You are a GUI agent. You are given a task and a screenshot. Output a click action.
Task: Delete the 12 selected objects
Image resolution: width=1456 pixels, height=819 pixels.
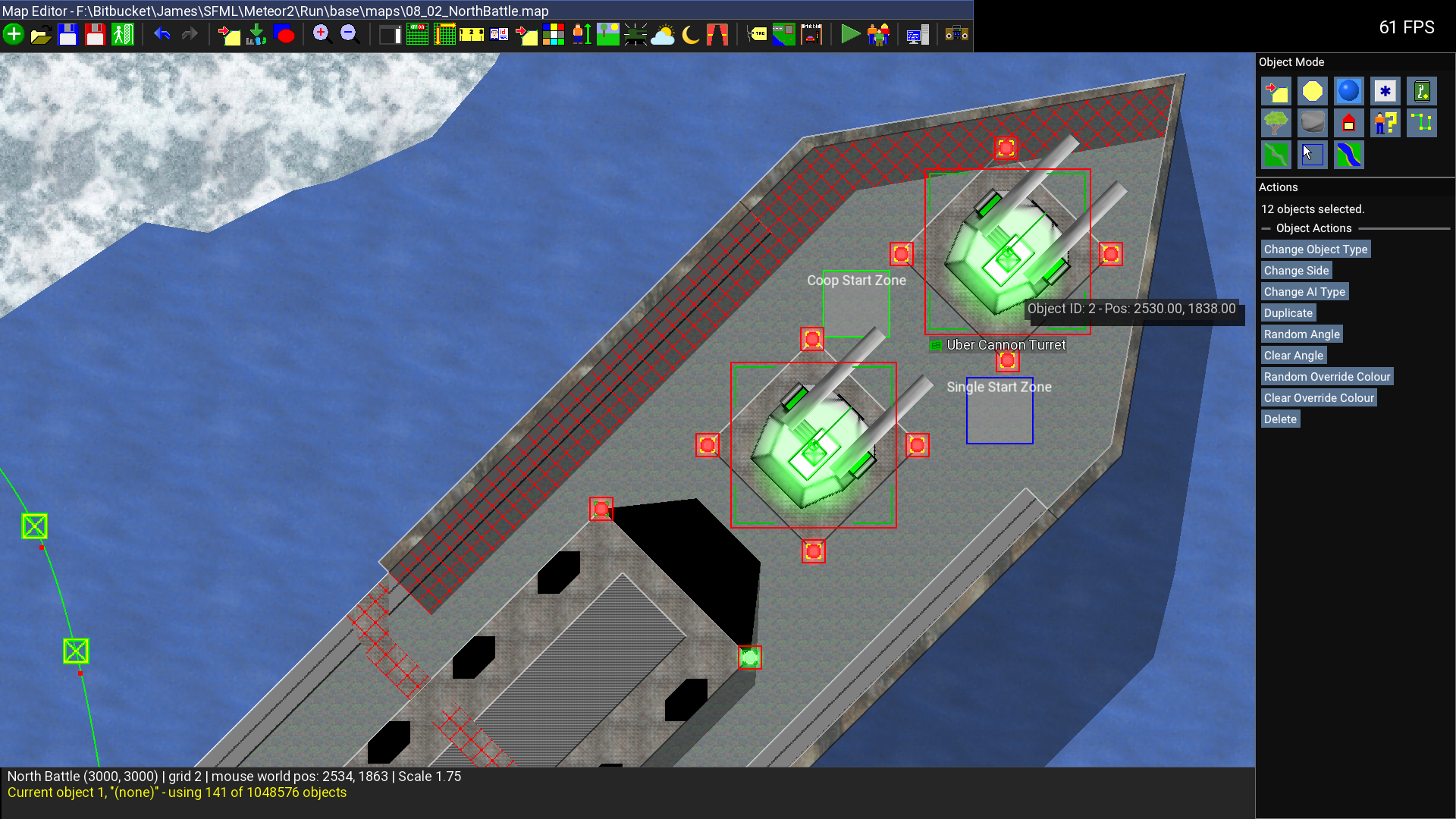click(1280, 419)
